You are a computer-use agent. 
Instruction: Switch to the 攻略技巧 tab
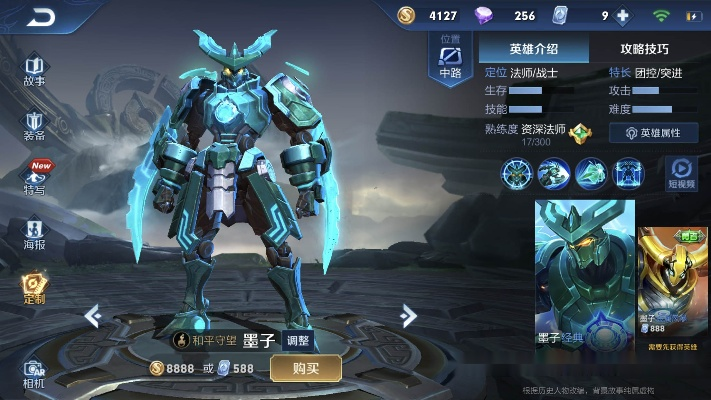pos(644,49)
